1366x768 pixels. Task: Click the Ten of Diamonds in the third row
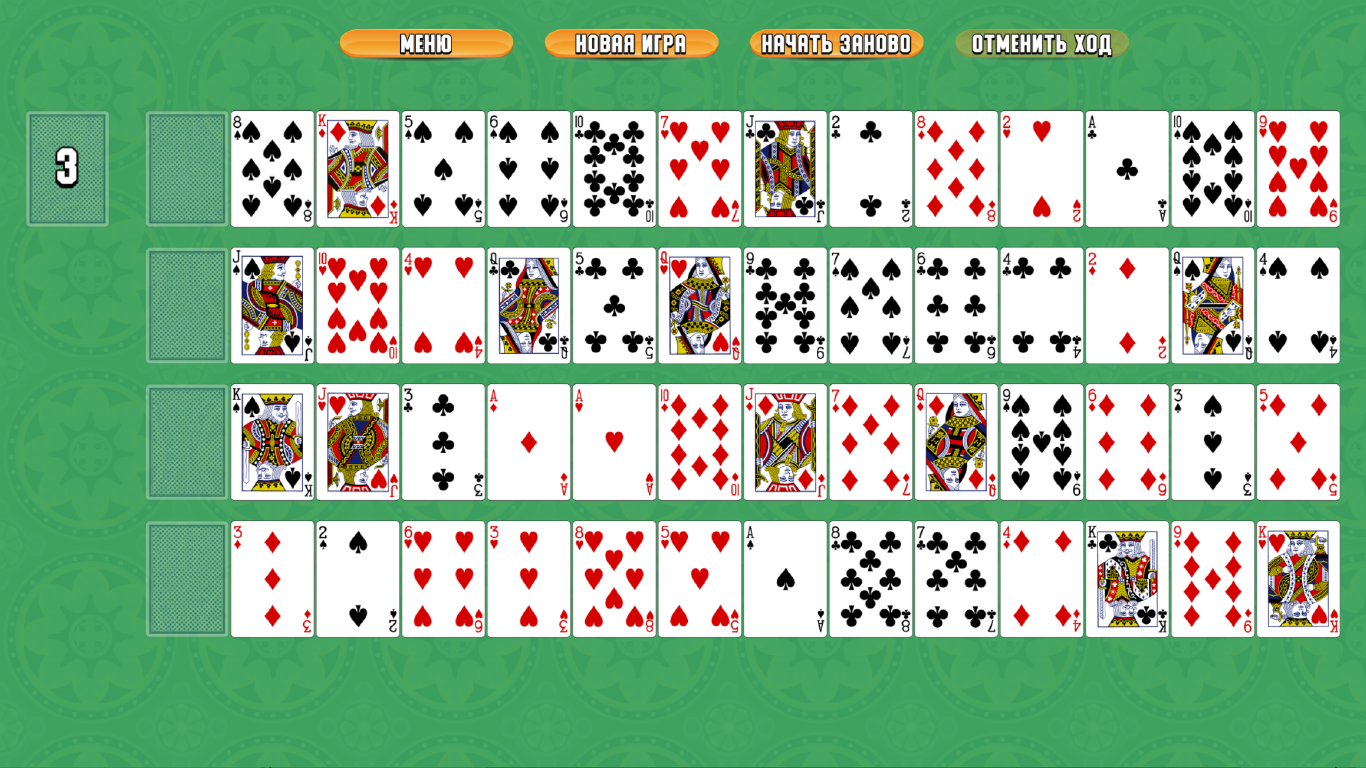coord(700,440)
